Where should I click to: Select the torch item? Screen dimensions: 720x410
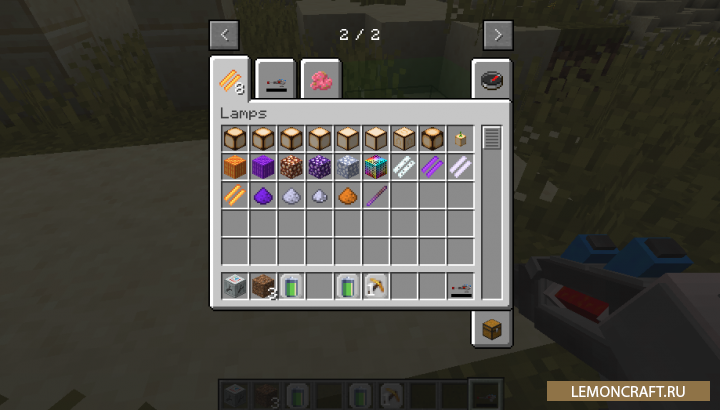pos(460,139)
